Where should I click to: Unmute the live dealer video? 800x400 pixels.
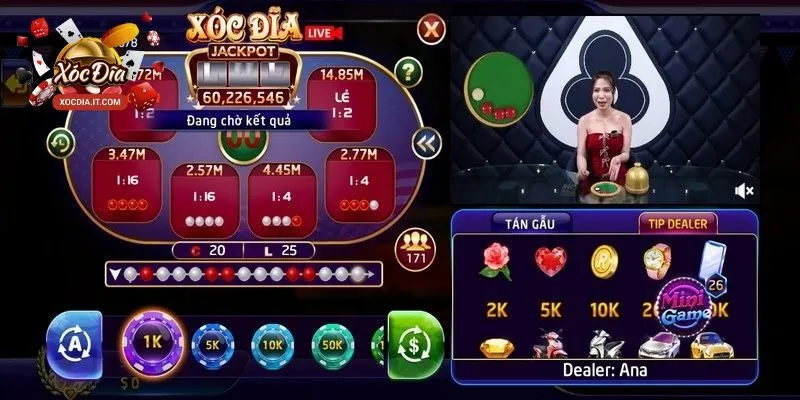coord(744,190)
